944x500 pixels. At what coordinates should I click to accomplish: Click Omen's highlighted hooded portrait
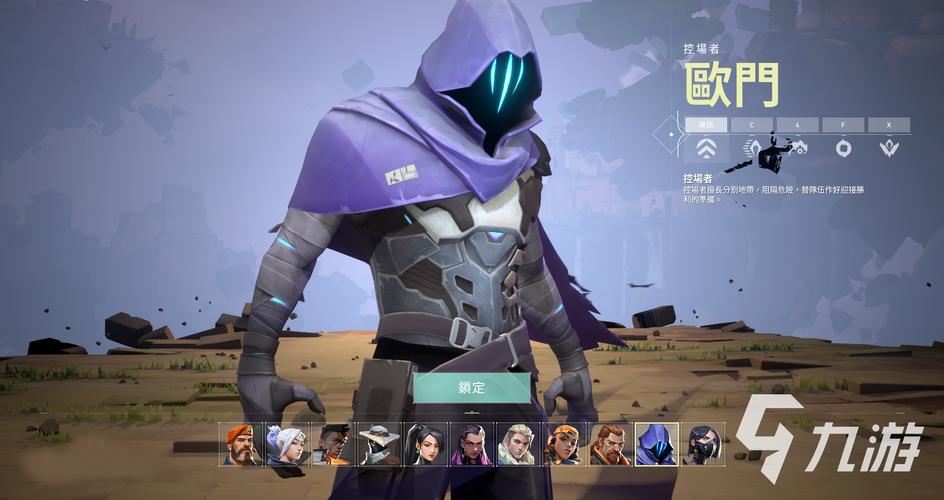[656, 444]
